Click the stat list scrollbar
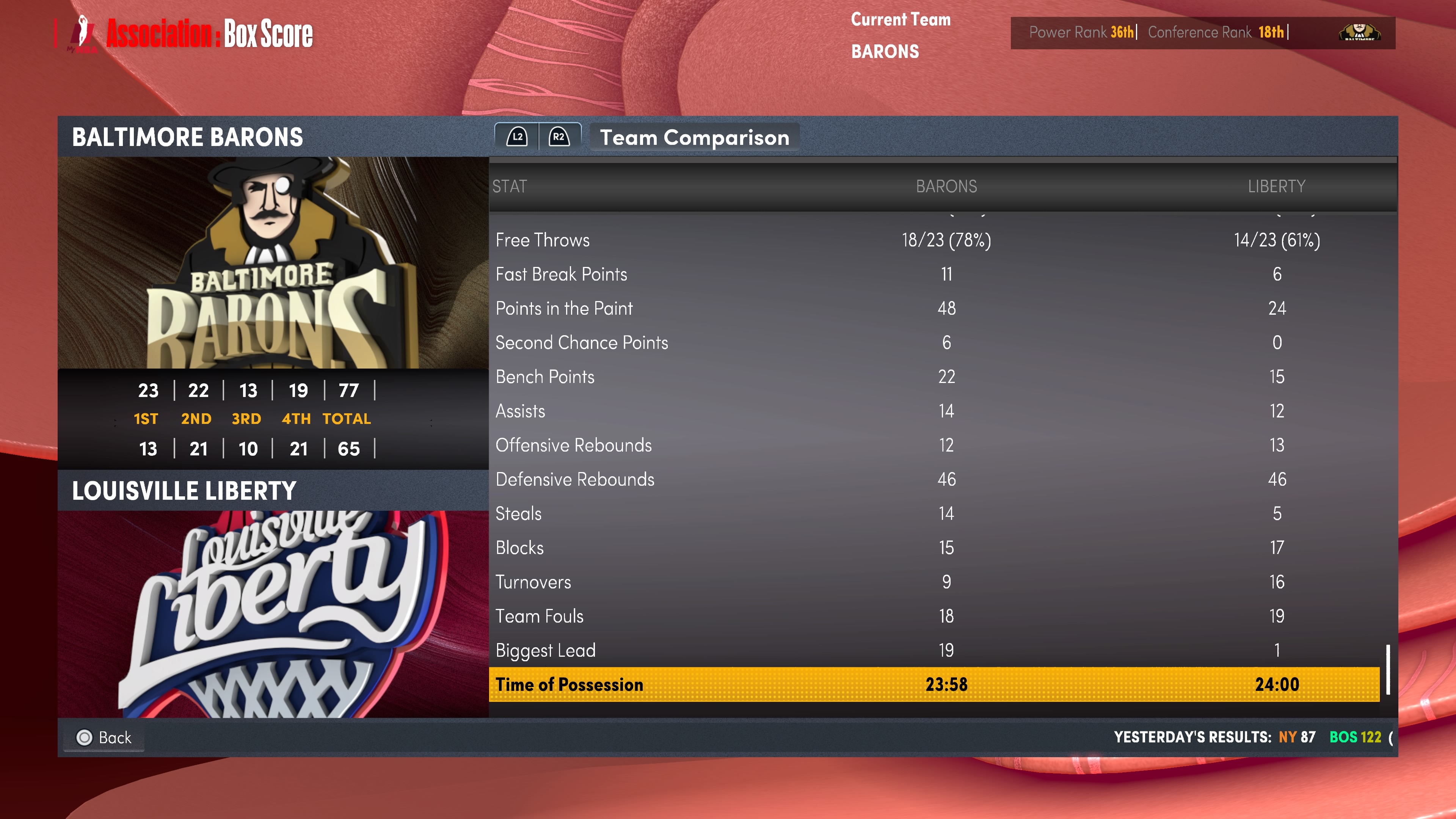This screenshot has width=1456, height=819. pyautogui.click(x=1388, y=669)
